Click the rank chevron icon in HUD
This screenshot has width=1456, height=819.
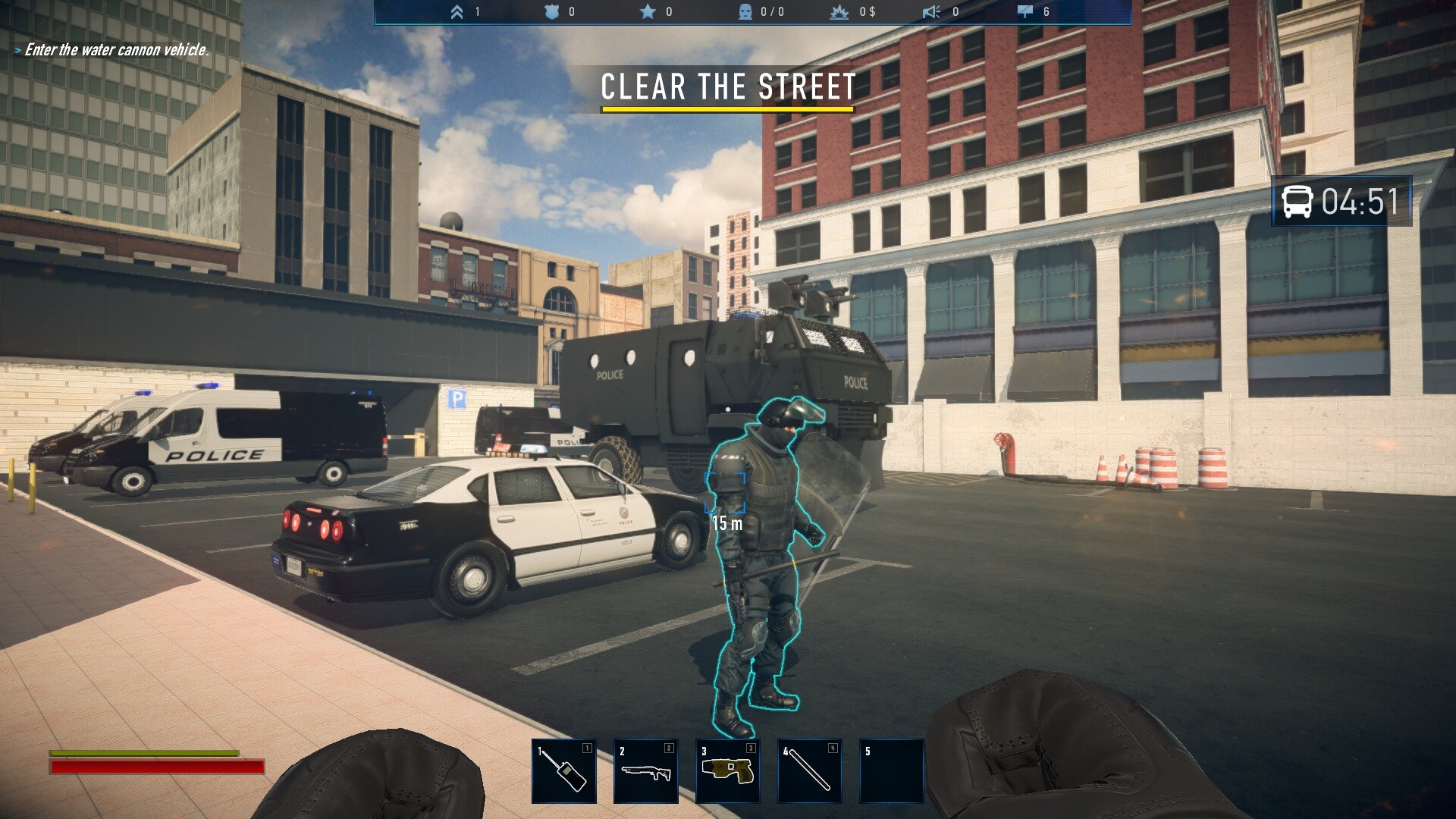pos(457,12)
